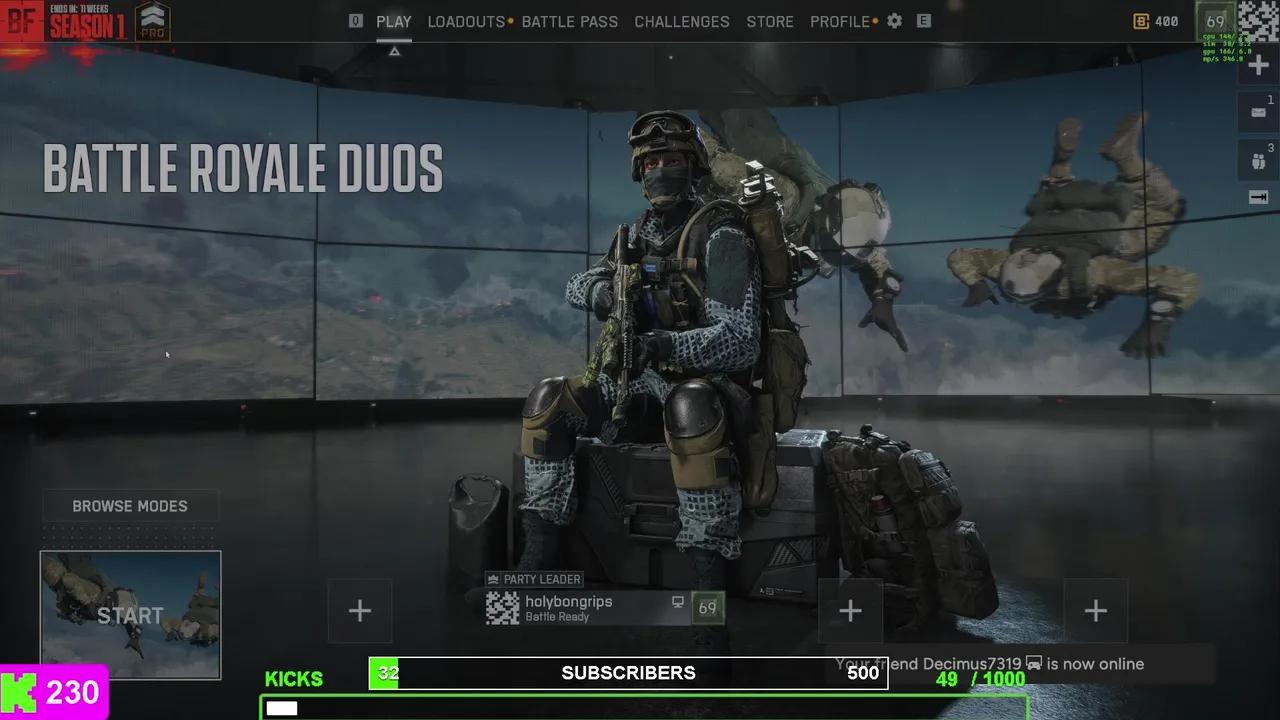The width and height of the screenshot is (1280, 720).
Task: Open the STORE from the nav bar
Action: coord(770,21)
